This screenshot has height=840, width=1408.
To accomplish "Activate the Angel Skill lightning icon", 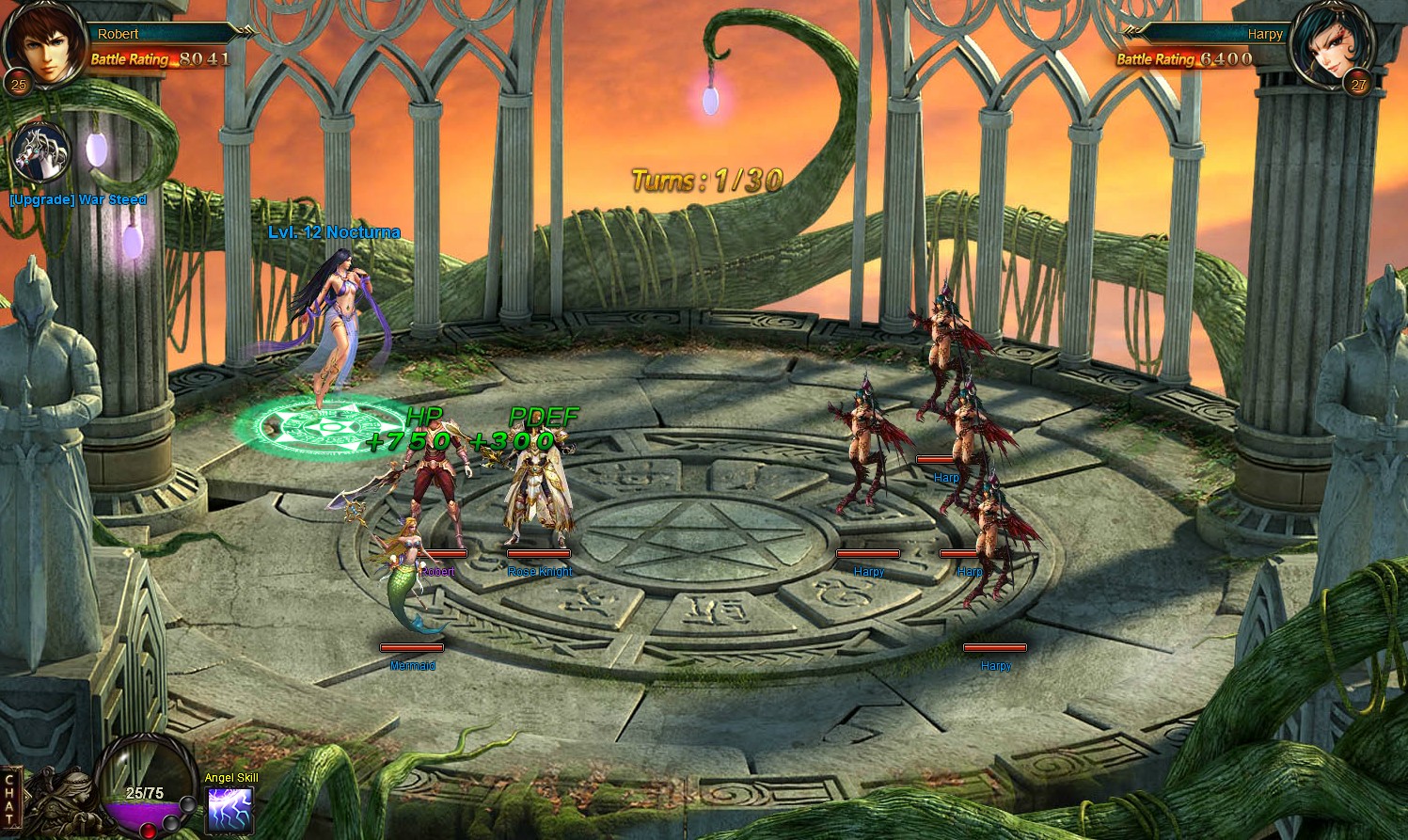I will [229, 810].
